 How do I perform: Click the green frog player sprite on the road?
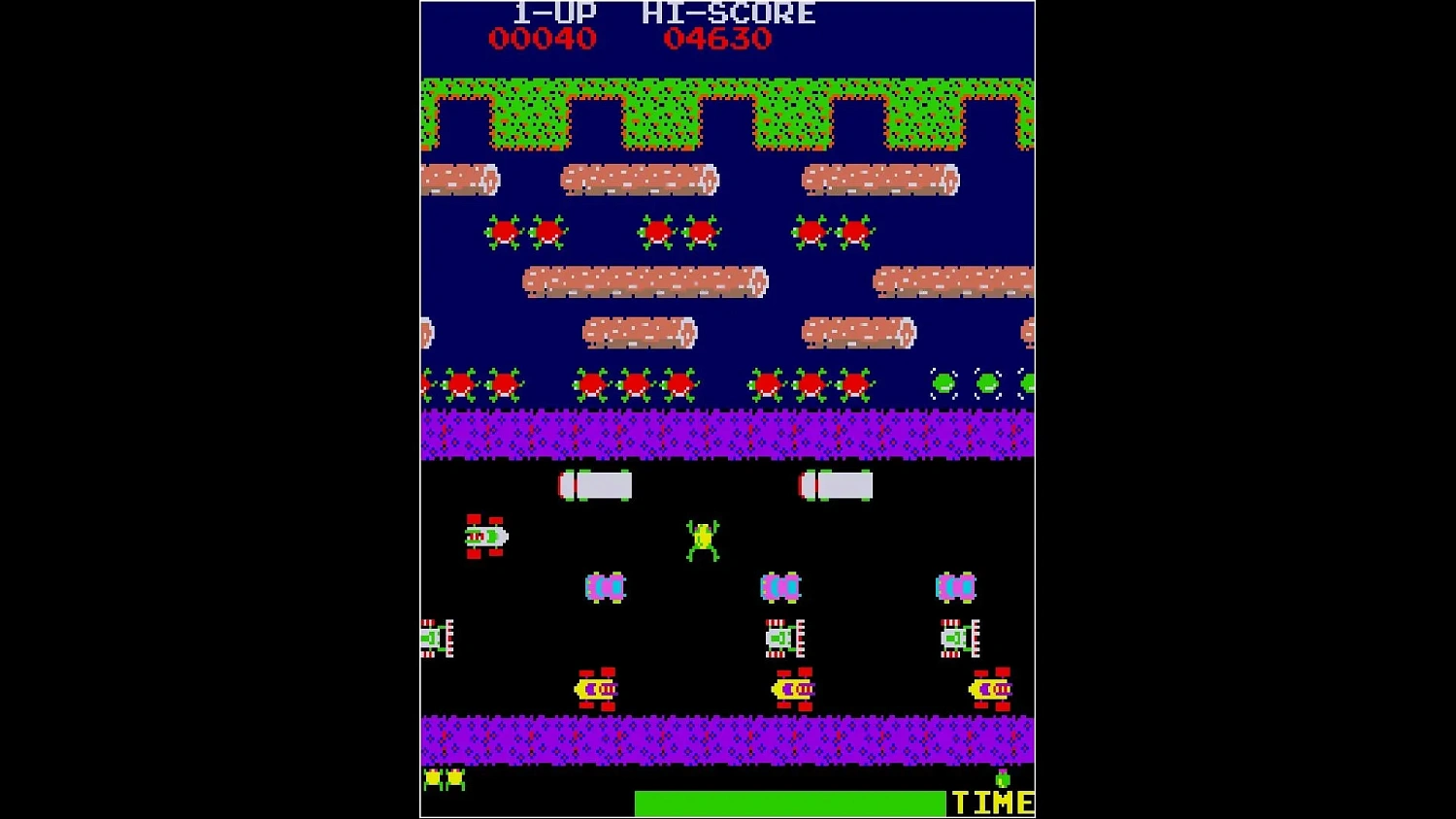[x=705, y=539]
